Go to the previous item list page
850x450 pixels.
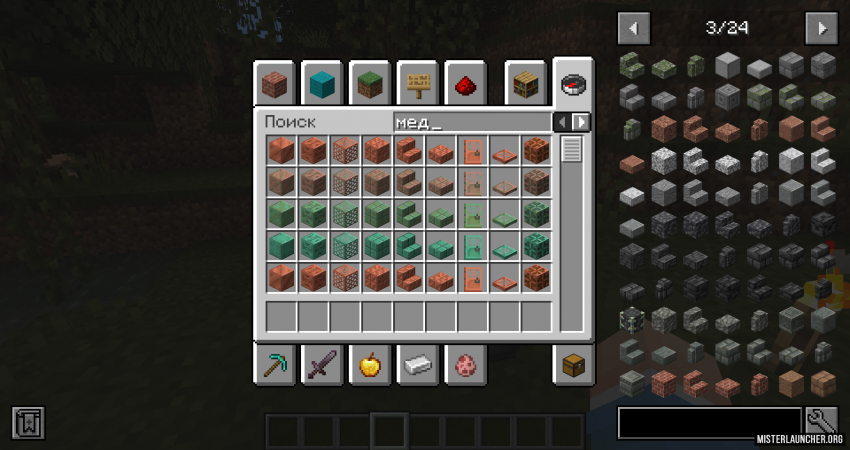(634, 27)
